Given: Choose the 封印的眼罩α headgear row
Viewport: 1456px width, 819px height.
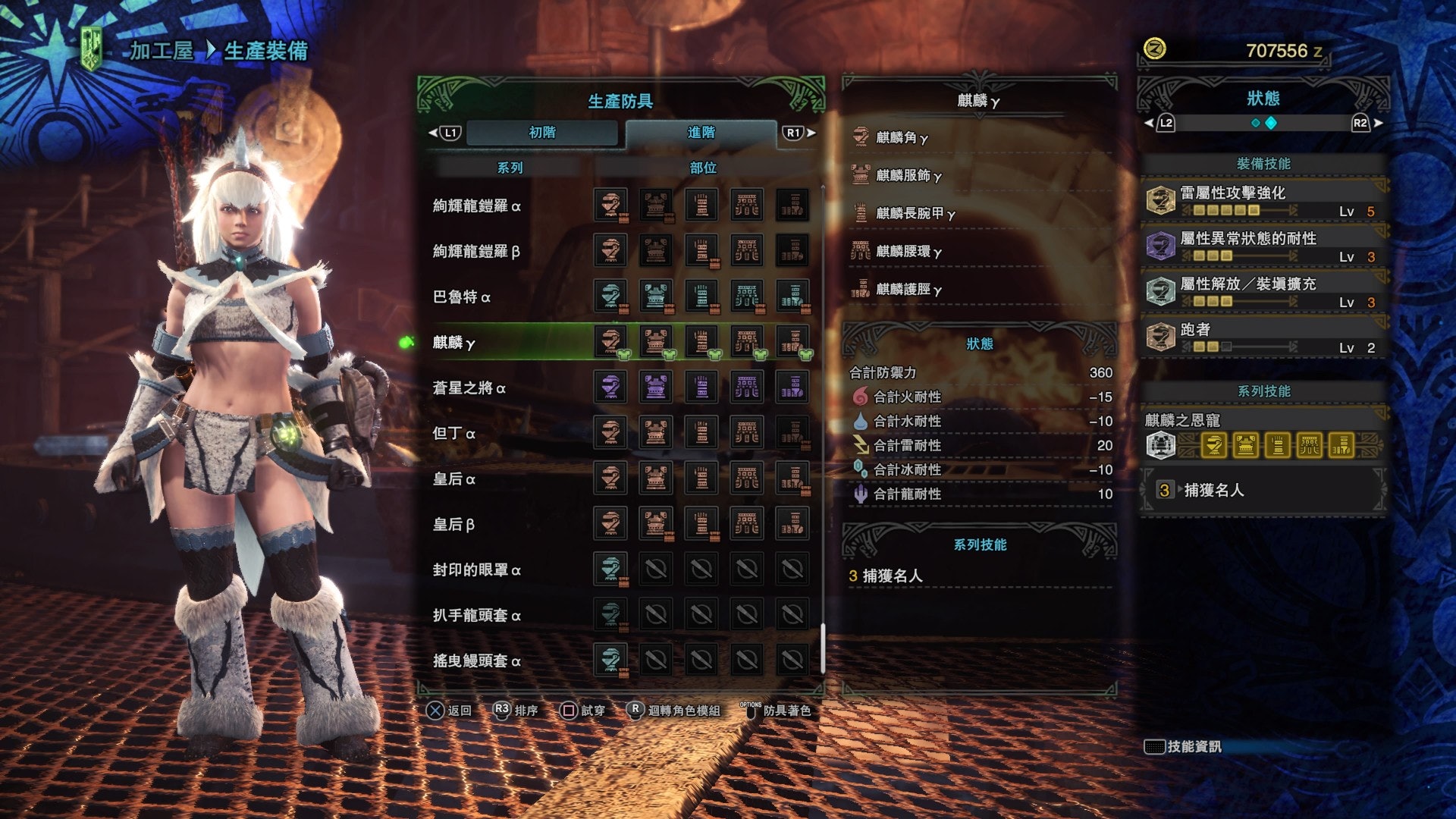Looking at the screenshot, I should (476, 570).
